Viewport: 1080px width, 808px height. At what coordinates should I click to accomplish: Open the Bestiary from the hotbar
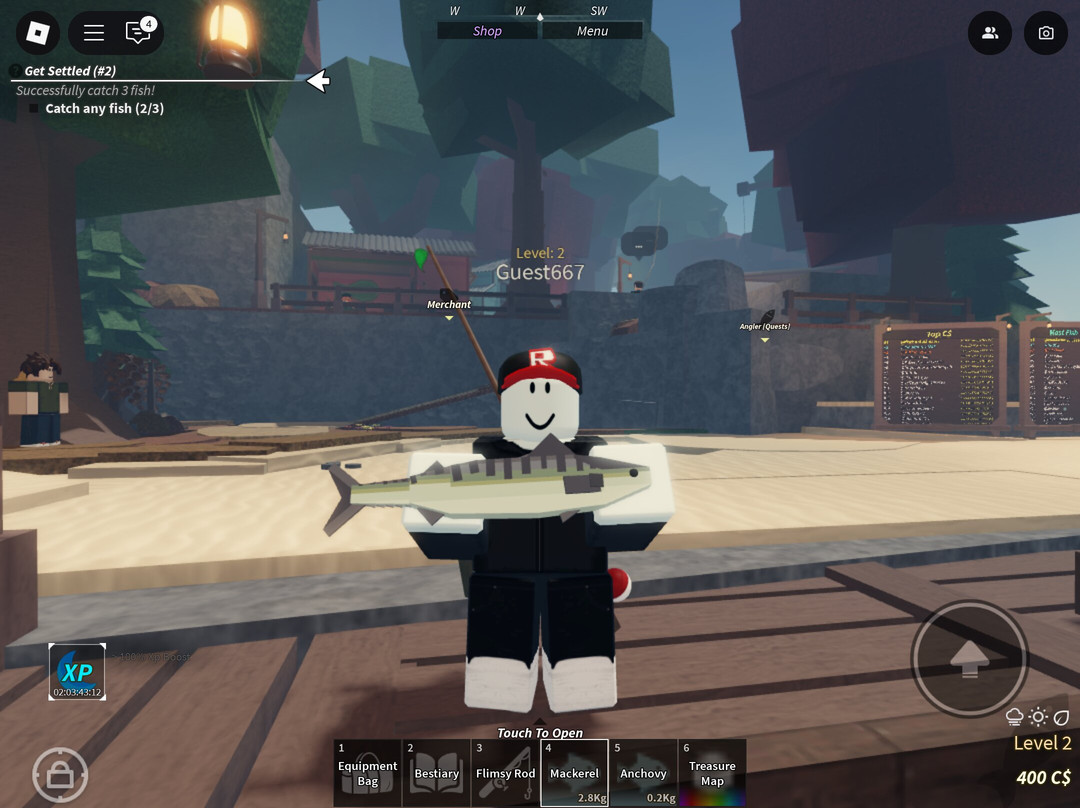[437, 773]
